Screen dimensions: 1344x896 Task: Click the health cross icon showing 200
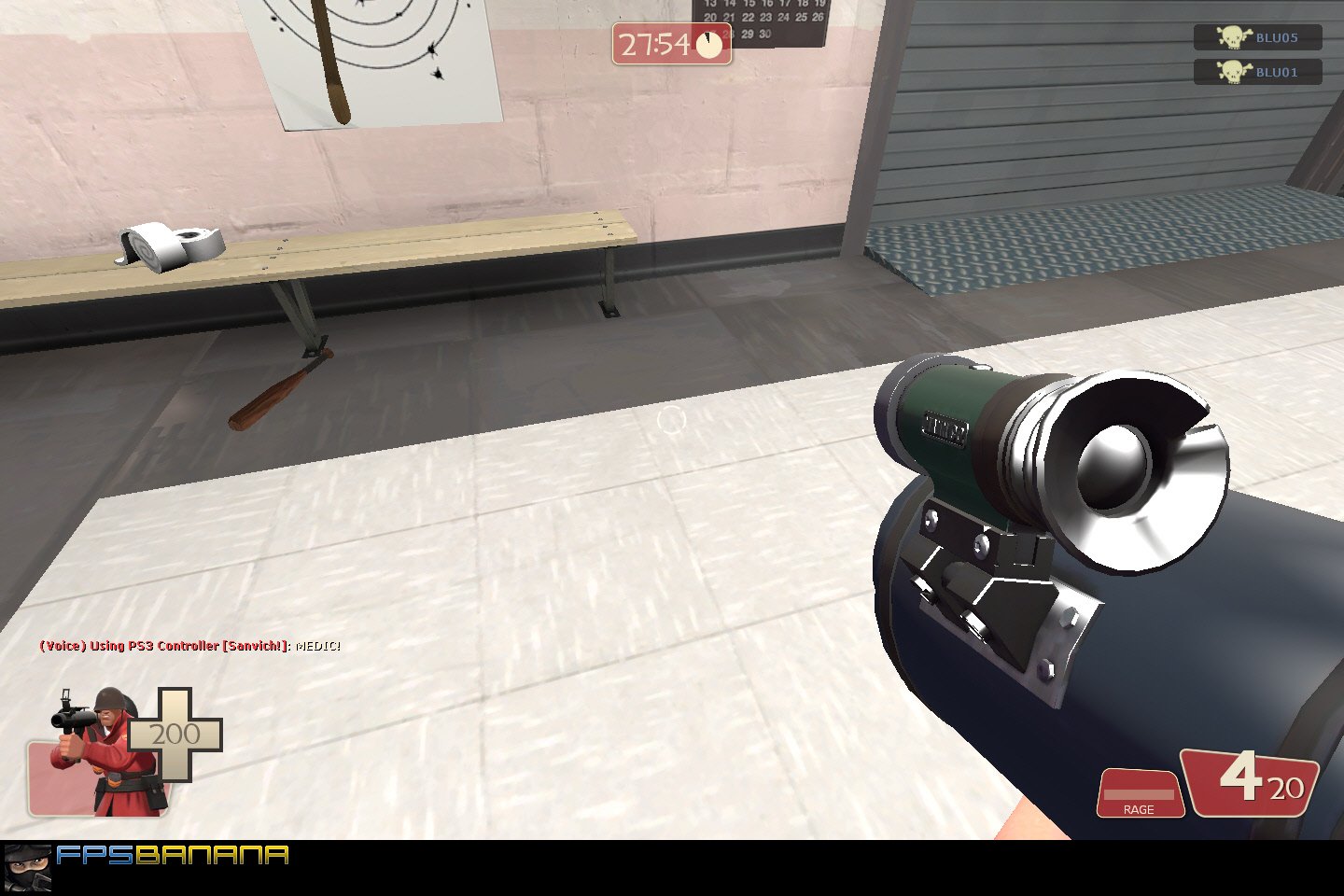click(177, 735)
